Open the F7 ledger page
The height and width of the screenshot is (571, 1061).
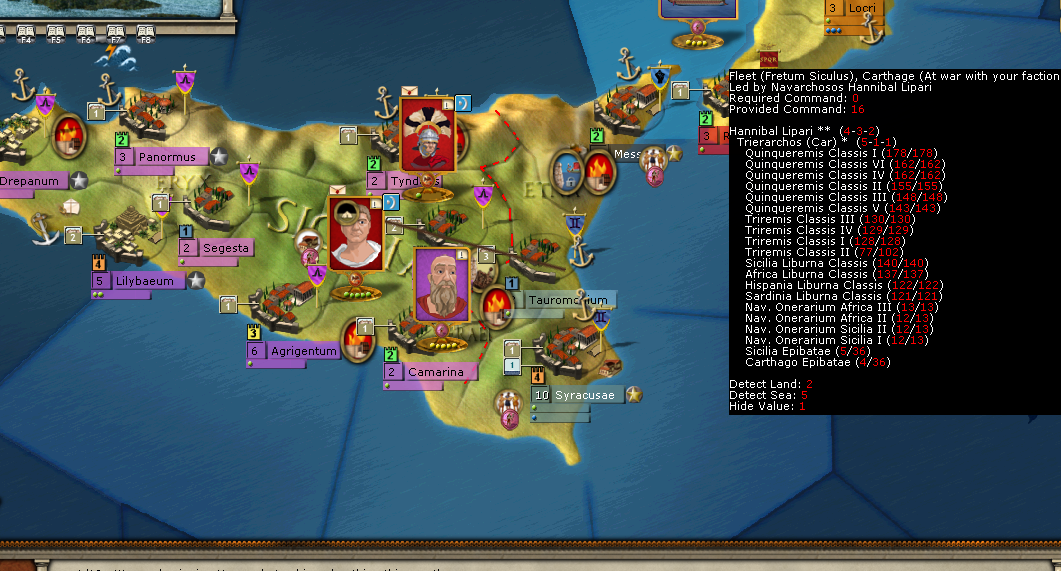[116, 35]
